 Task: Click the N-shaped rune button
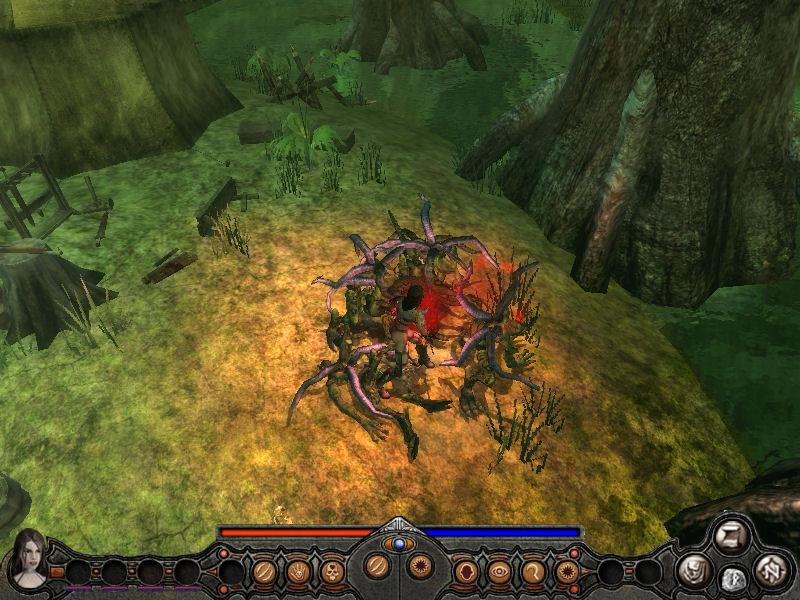click(771, 572)
